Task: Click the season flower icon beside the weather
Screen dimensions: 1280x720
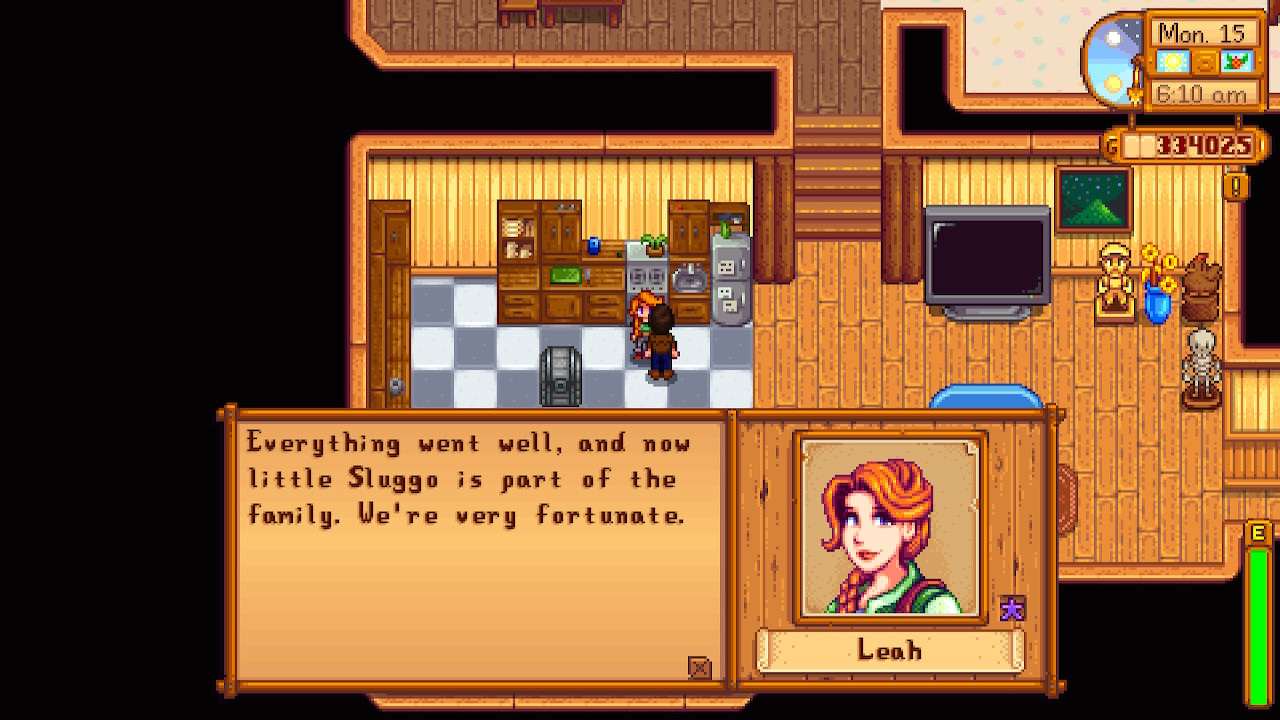Action: (1236, 60)
